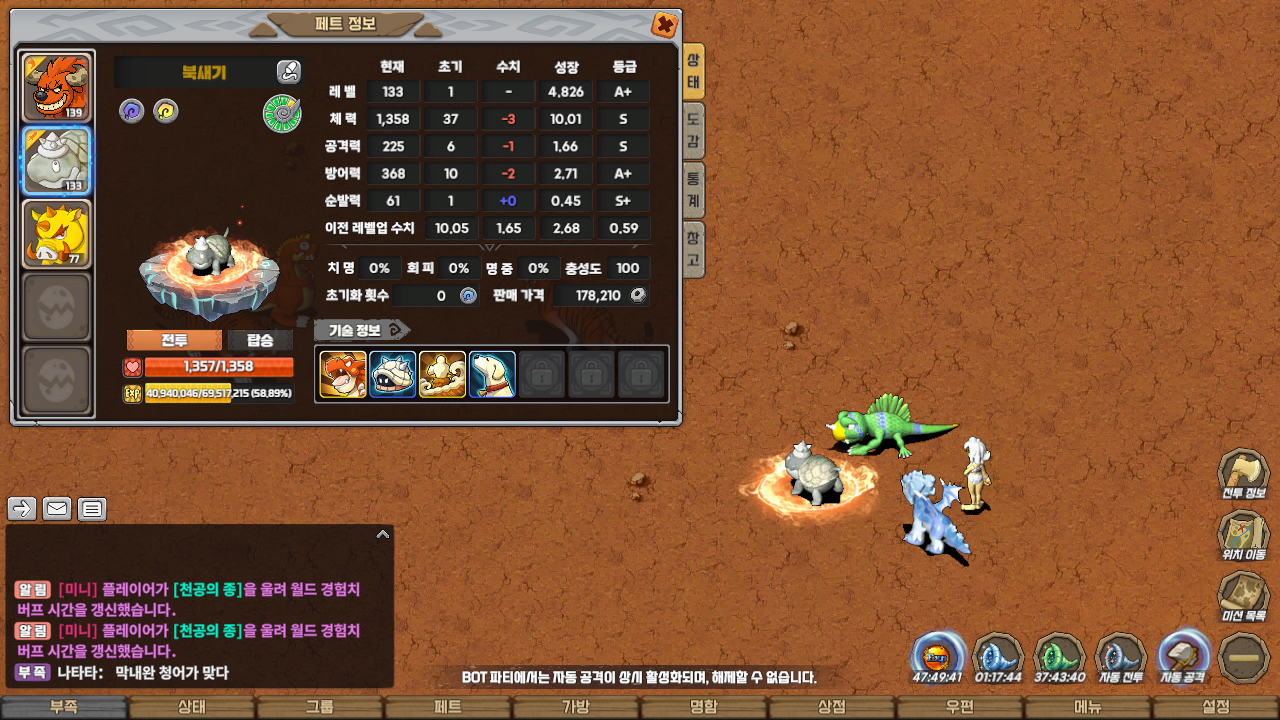
Task: Open the 상점 shop menu
Action: coord(832,707)
